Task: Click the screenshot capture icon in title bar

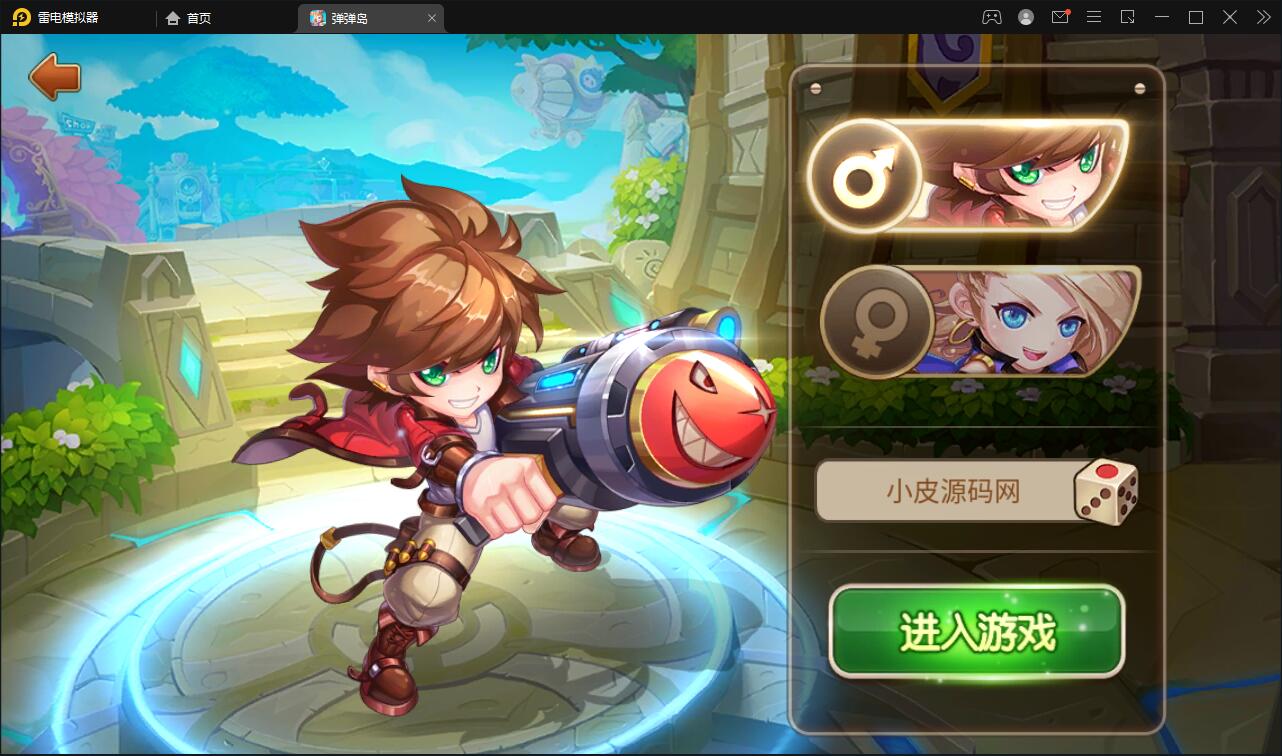Action: [1128, 17]
